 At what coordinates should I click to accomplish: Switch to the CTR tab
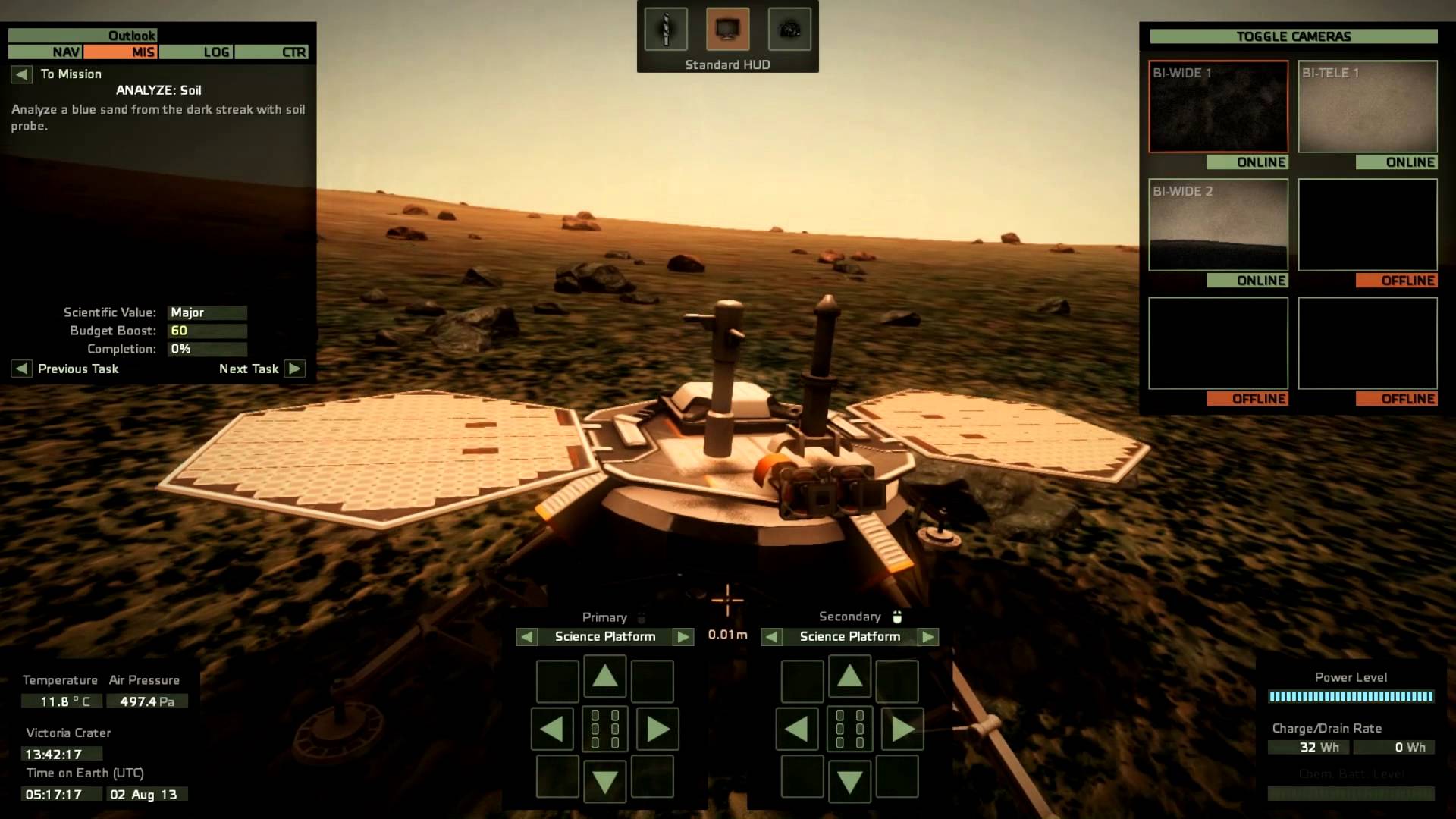point(271,52)
